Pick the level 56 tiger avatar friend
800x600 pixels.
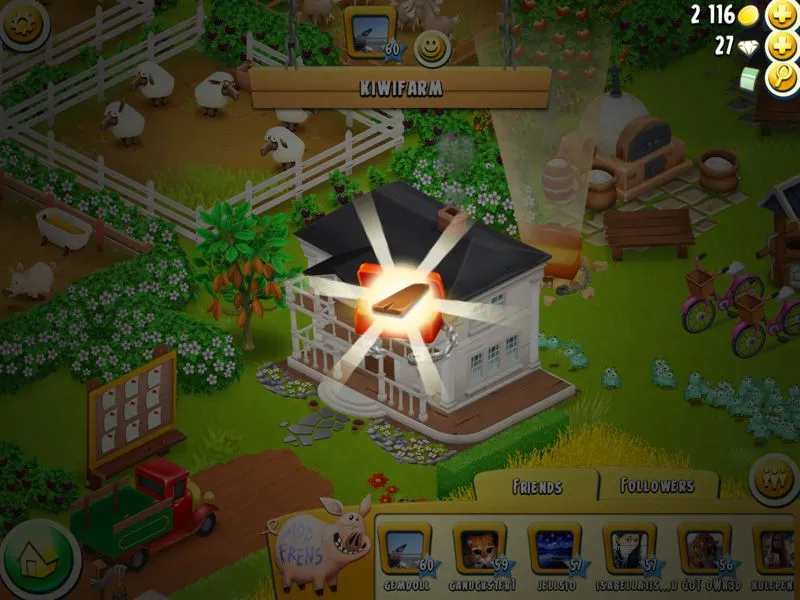coord(704,549)
